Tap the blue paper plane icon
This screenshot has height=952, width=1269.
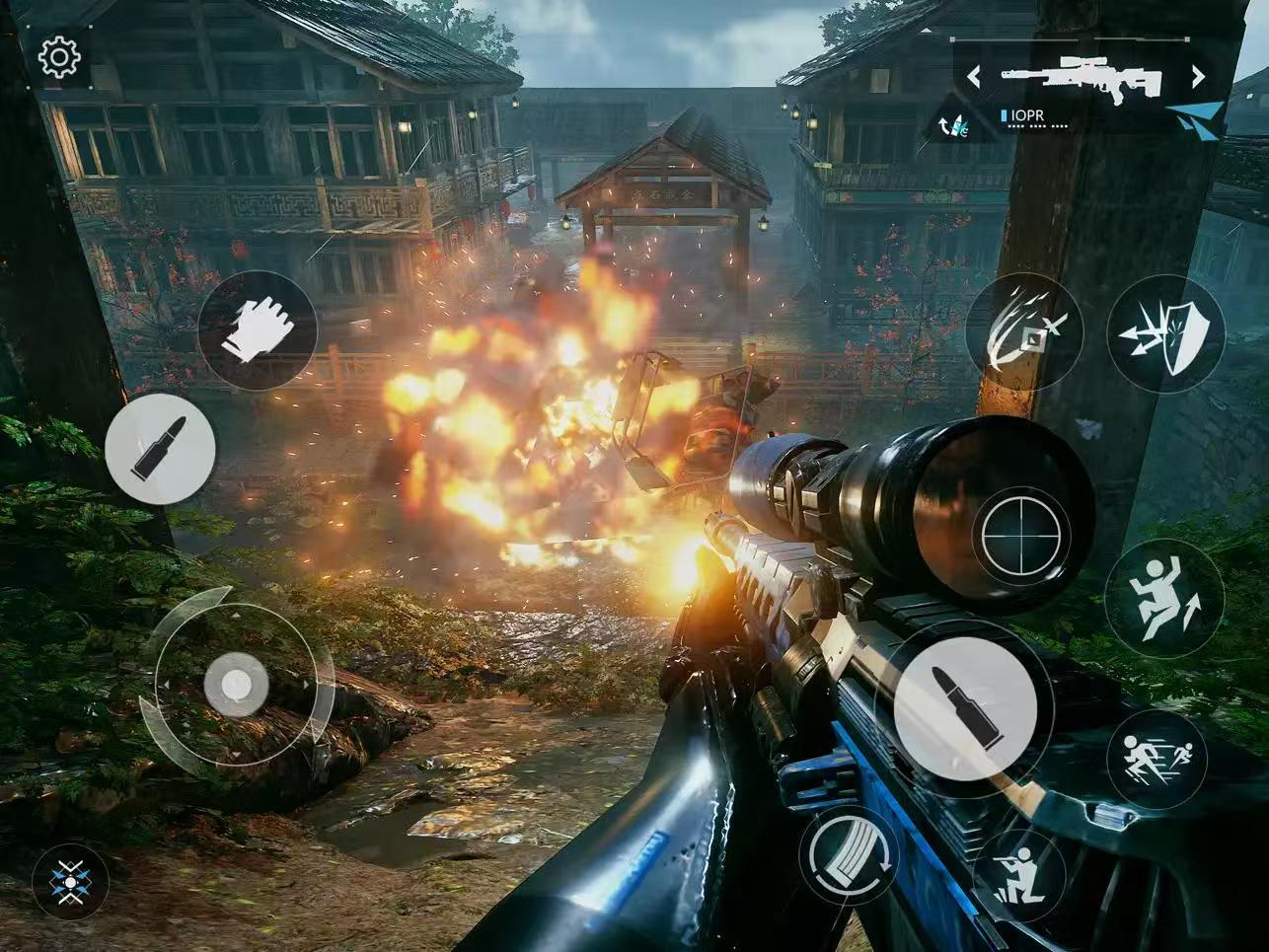1198,117
